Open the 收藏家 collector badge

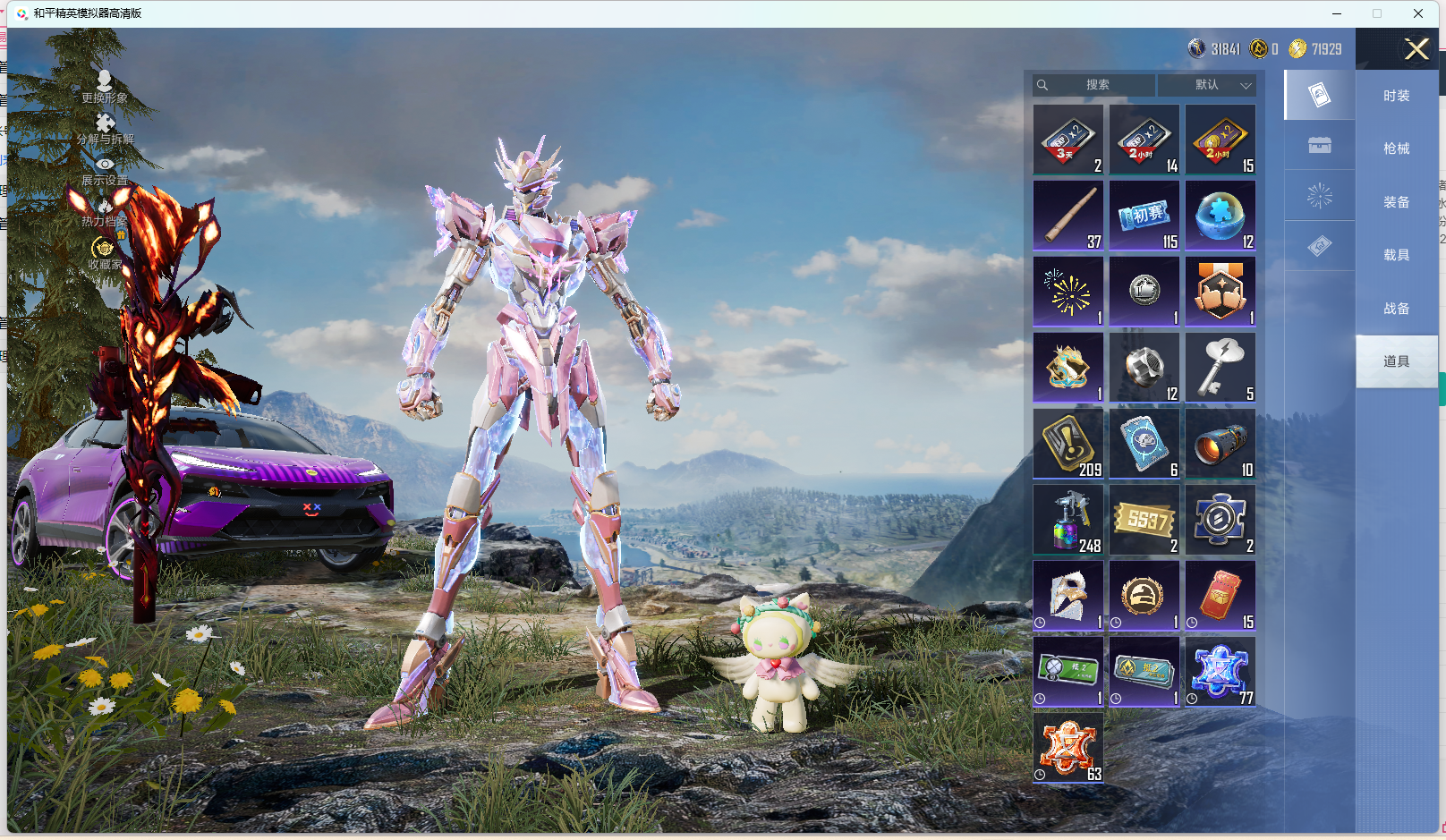(x=105, y=253)
